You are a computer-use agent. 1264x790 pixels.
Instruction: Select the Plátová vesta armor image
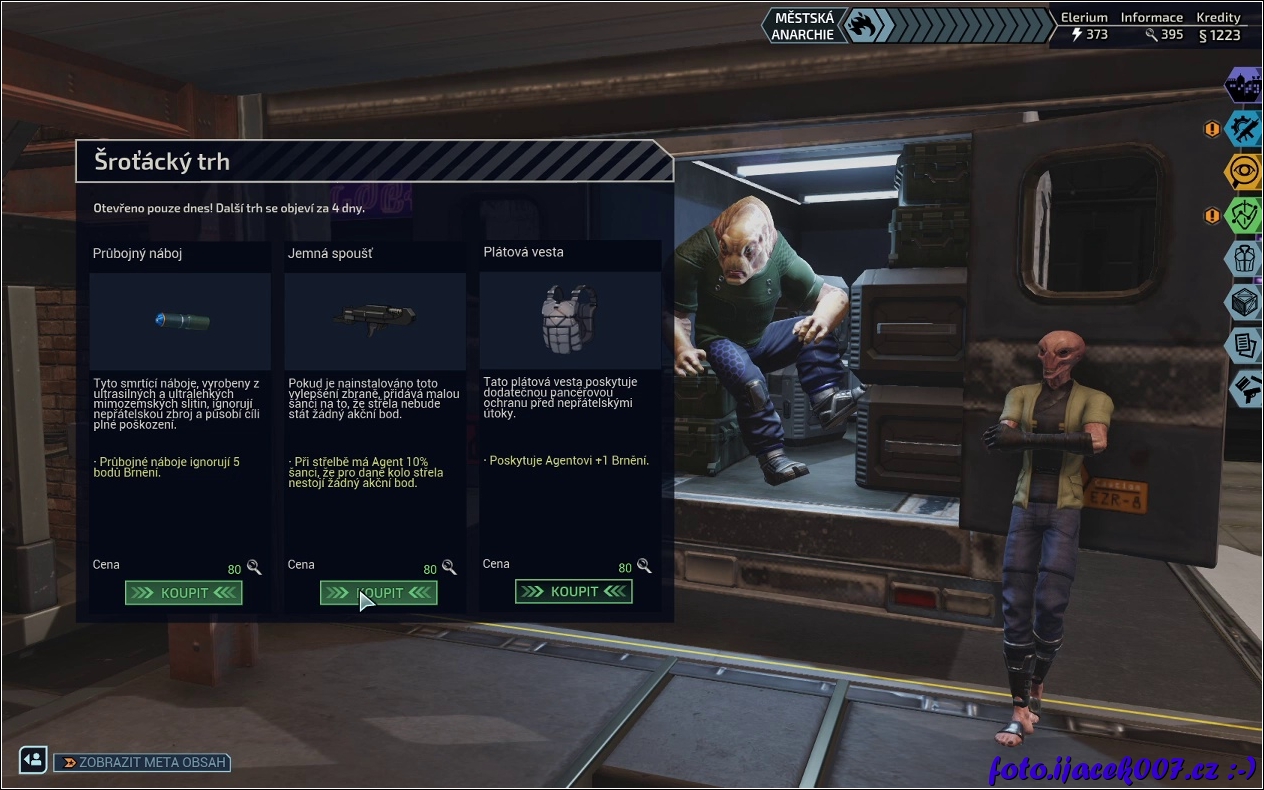point(569,319)
